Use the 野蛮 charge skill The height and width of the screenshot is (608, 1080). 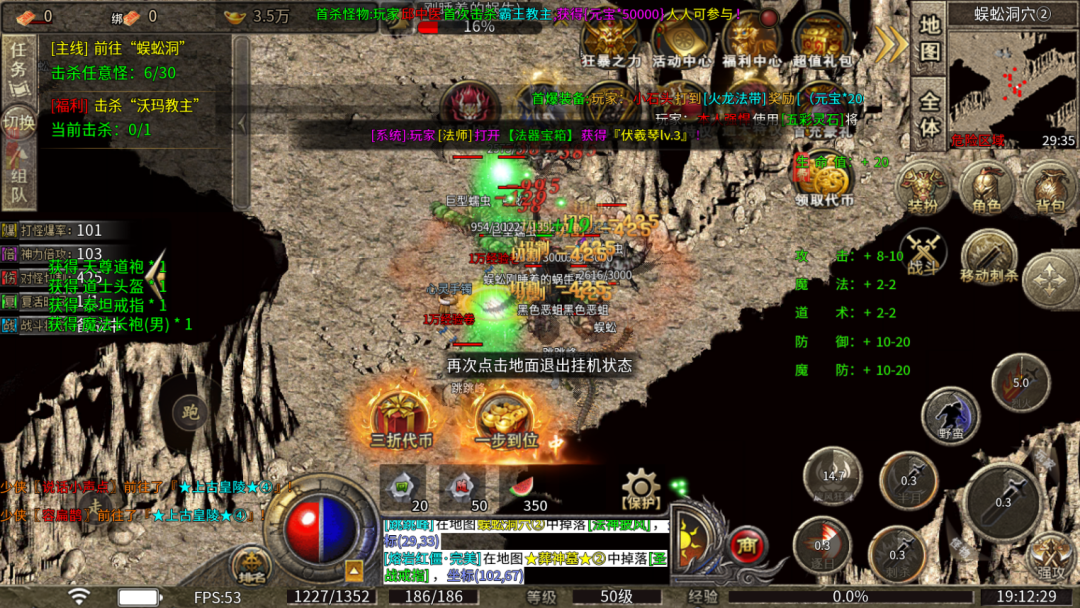(950, 416)
